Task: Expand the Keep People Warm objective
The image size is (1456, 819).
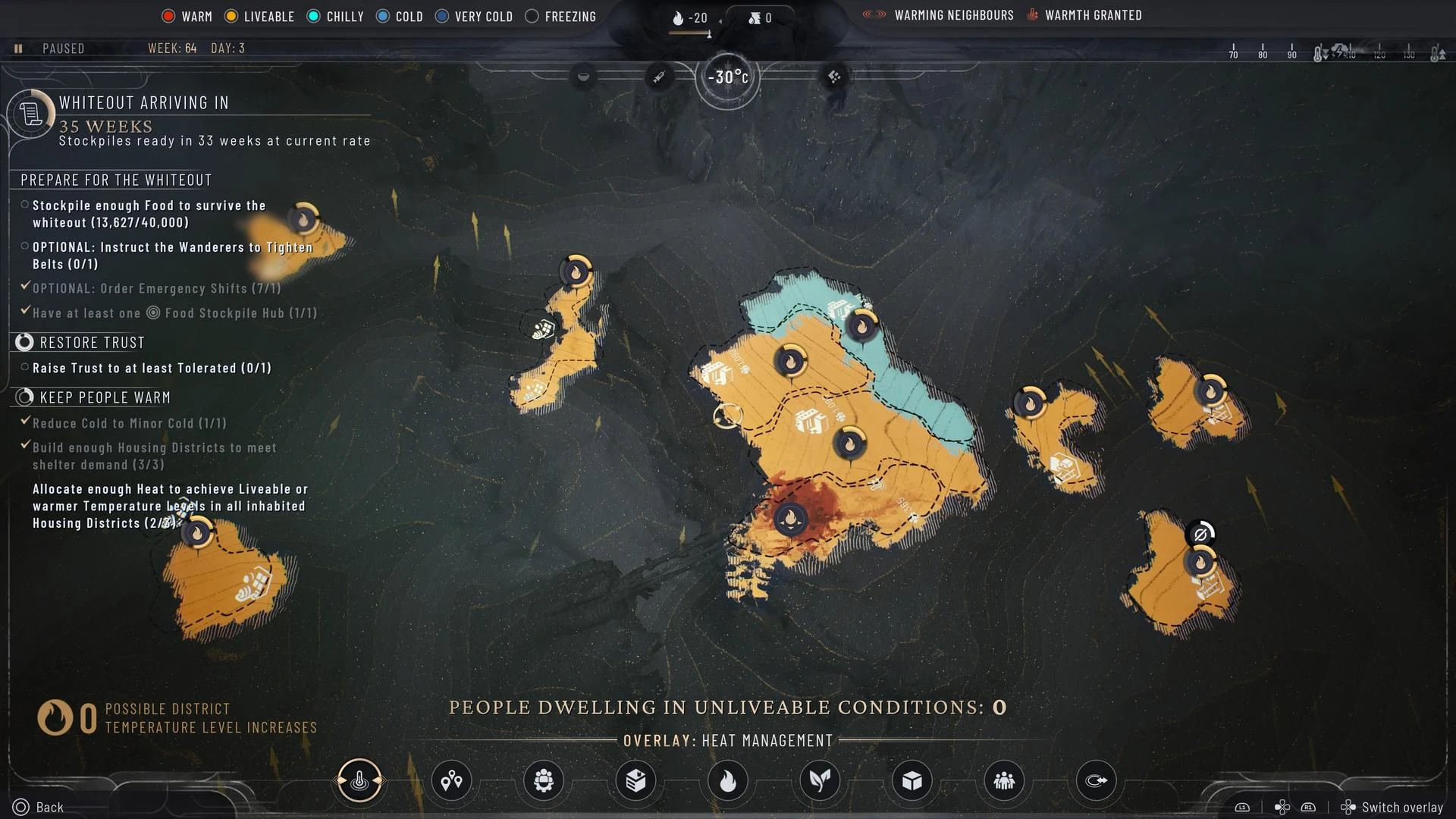Action: pos(24,397)
